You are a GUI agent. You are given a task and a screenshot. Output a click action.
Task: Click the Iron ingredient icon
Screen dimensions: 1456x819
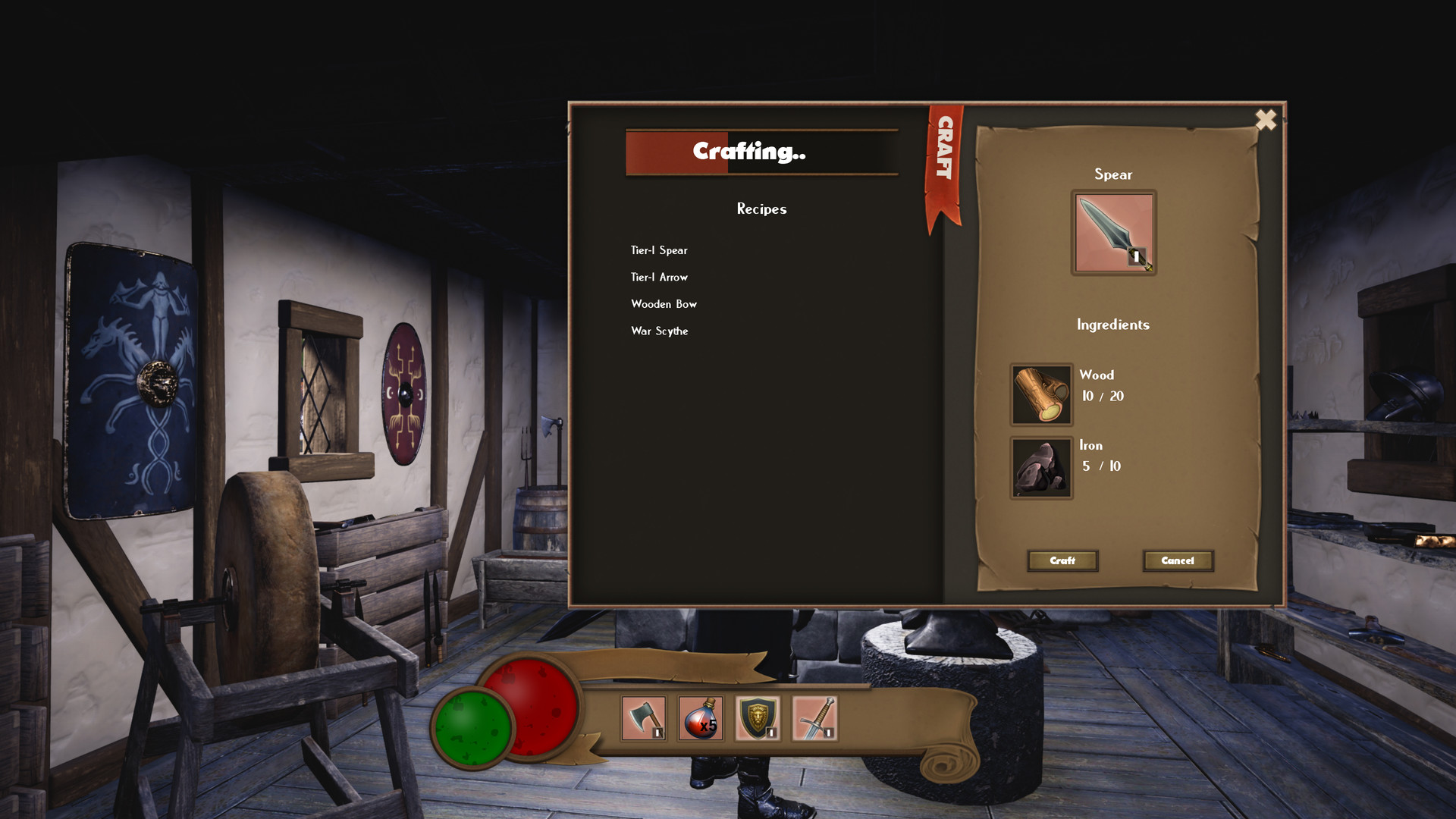tap(1041, 467)
